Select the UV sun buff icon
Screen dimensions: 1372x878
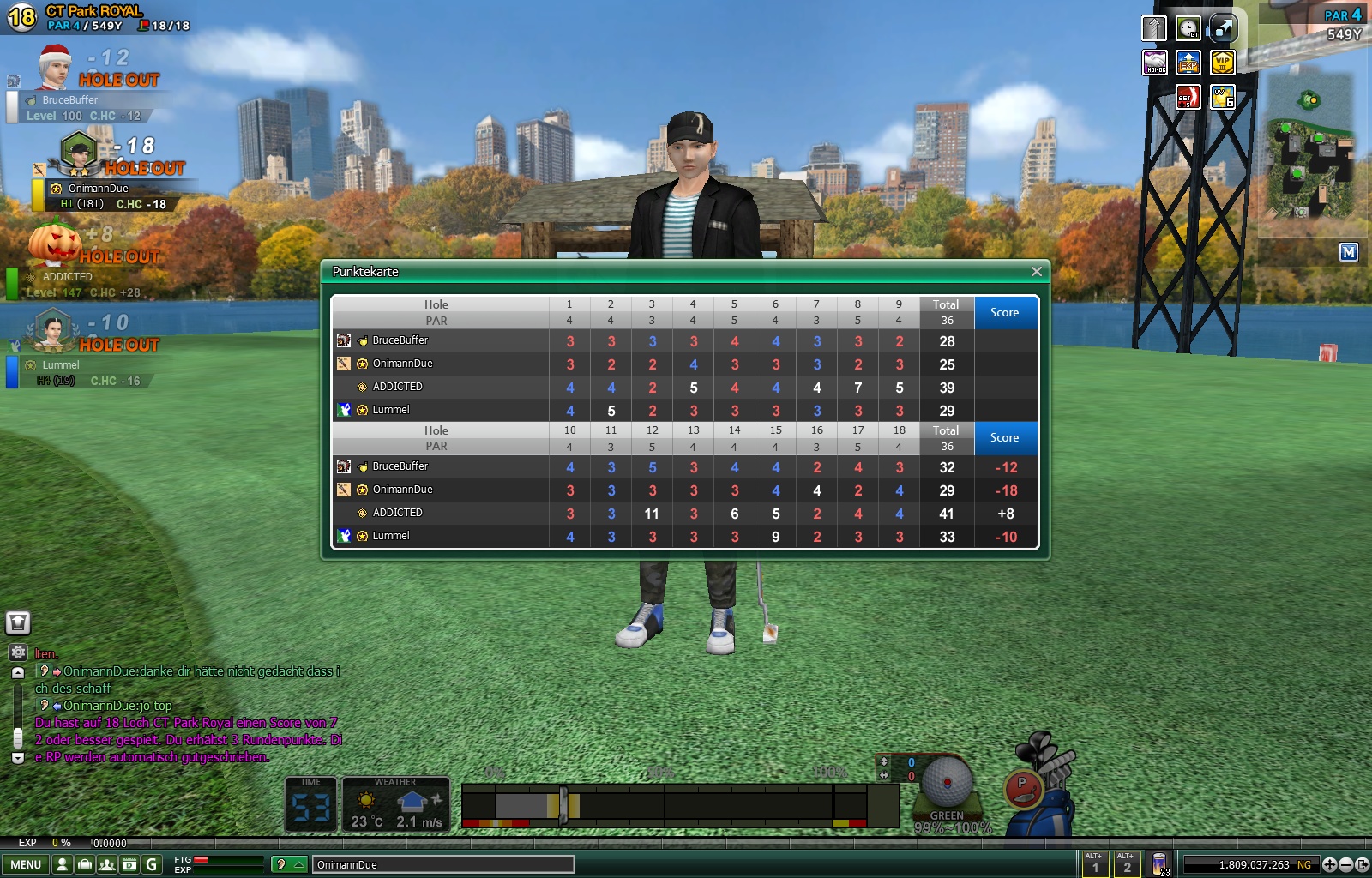click(x=1222, y=97)
